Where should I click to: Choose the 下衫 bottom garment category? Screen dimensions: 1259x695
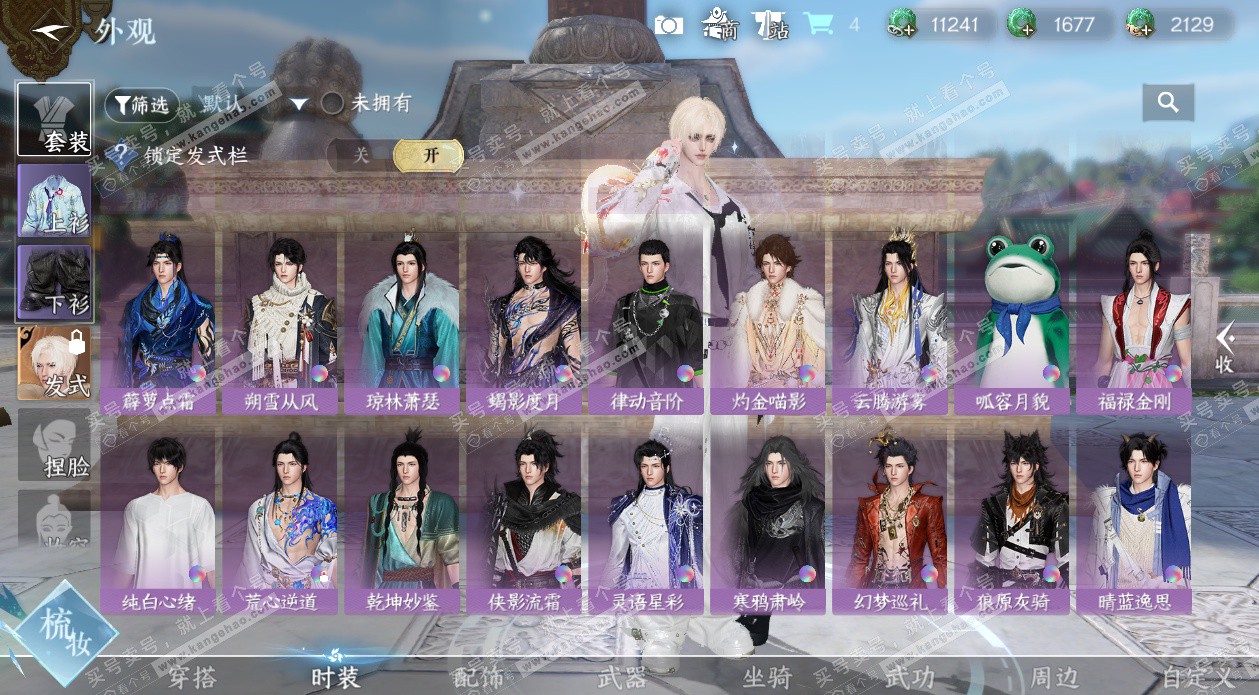pos(55,283)
